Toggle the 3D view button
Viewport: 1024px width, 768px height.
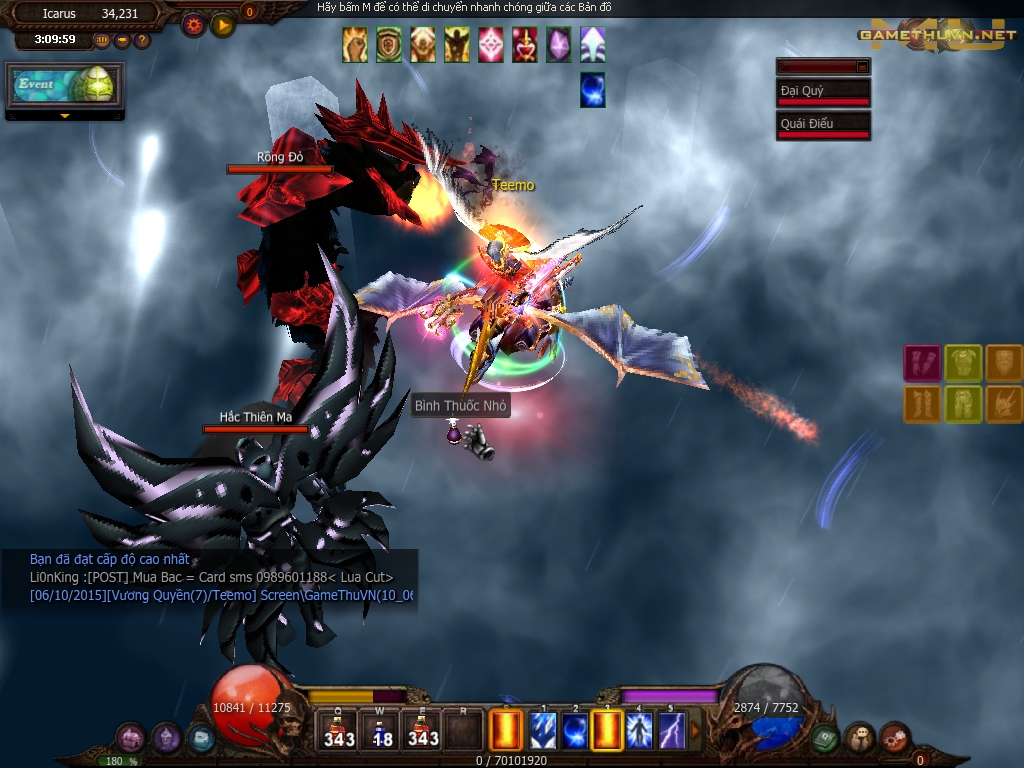[102, 40]
